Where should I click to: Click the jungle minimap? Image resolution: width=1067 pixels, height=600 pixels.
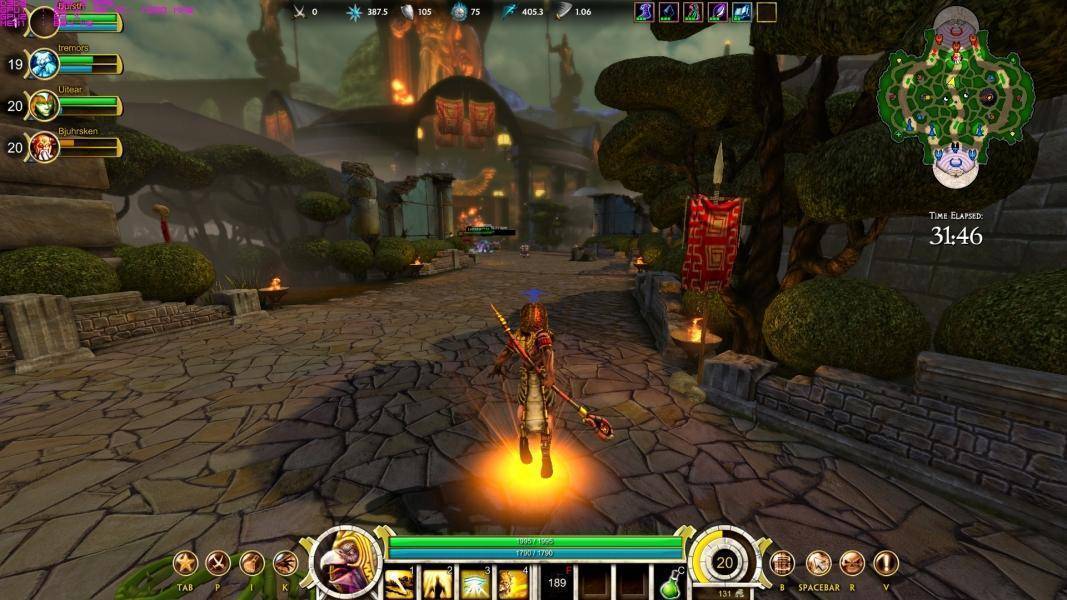(954, 96)
